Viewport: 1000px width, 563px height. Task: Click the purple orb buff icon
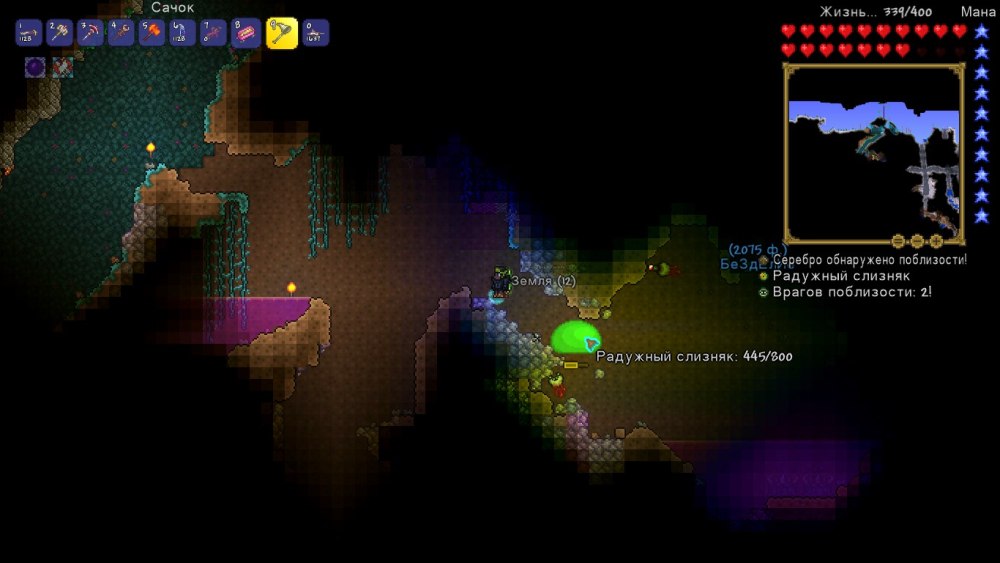pos(35,68)
